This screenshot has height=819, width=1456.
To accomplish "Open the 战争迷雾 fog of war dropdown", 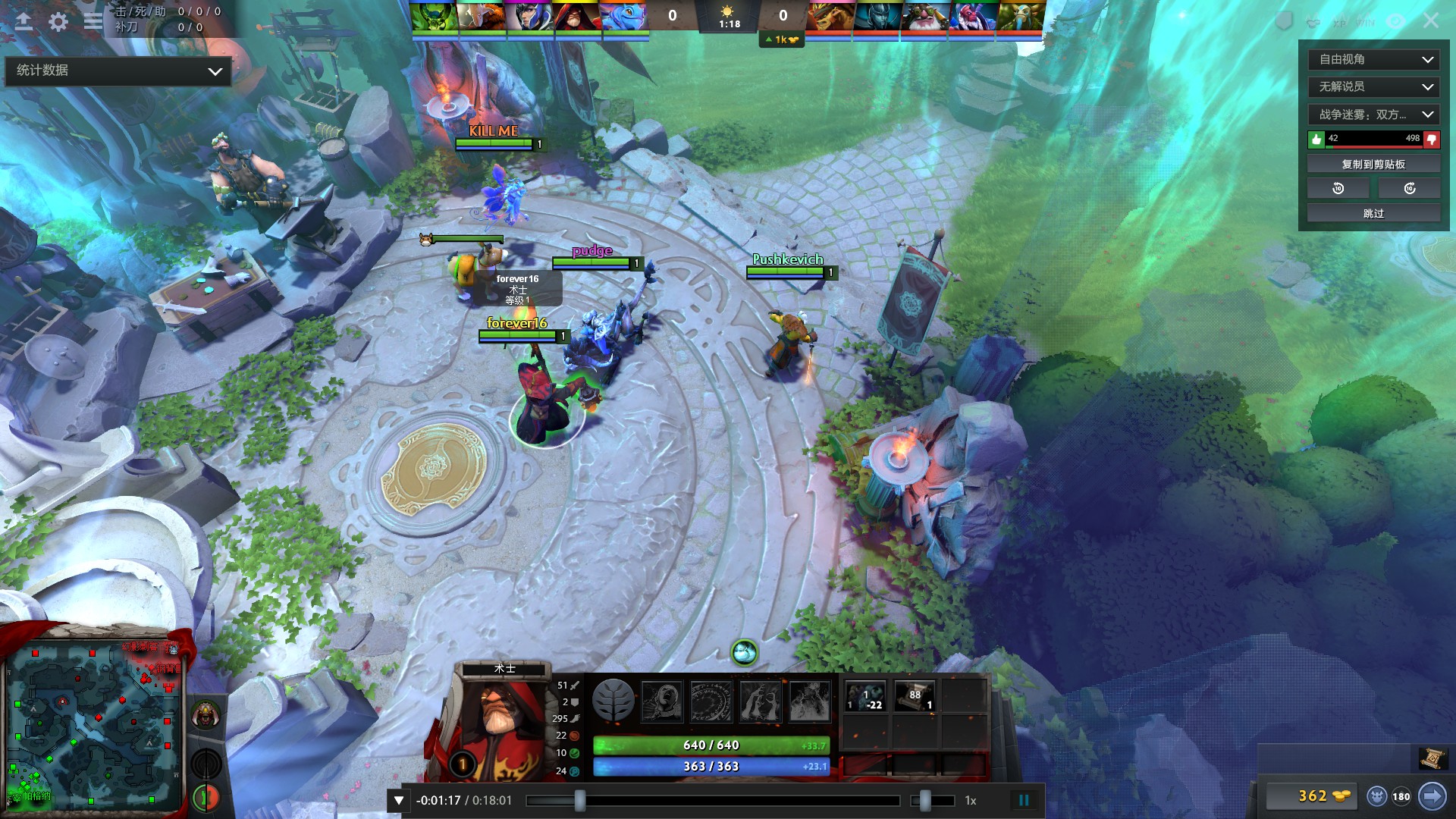I will 1373,115.
